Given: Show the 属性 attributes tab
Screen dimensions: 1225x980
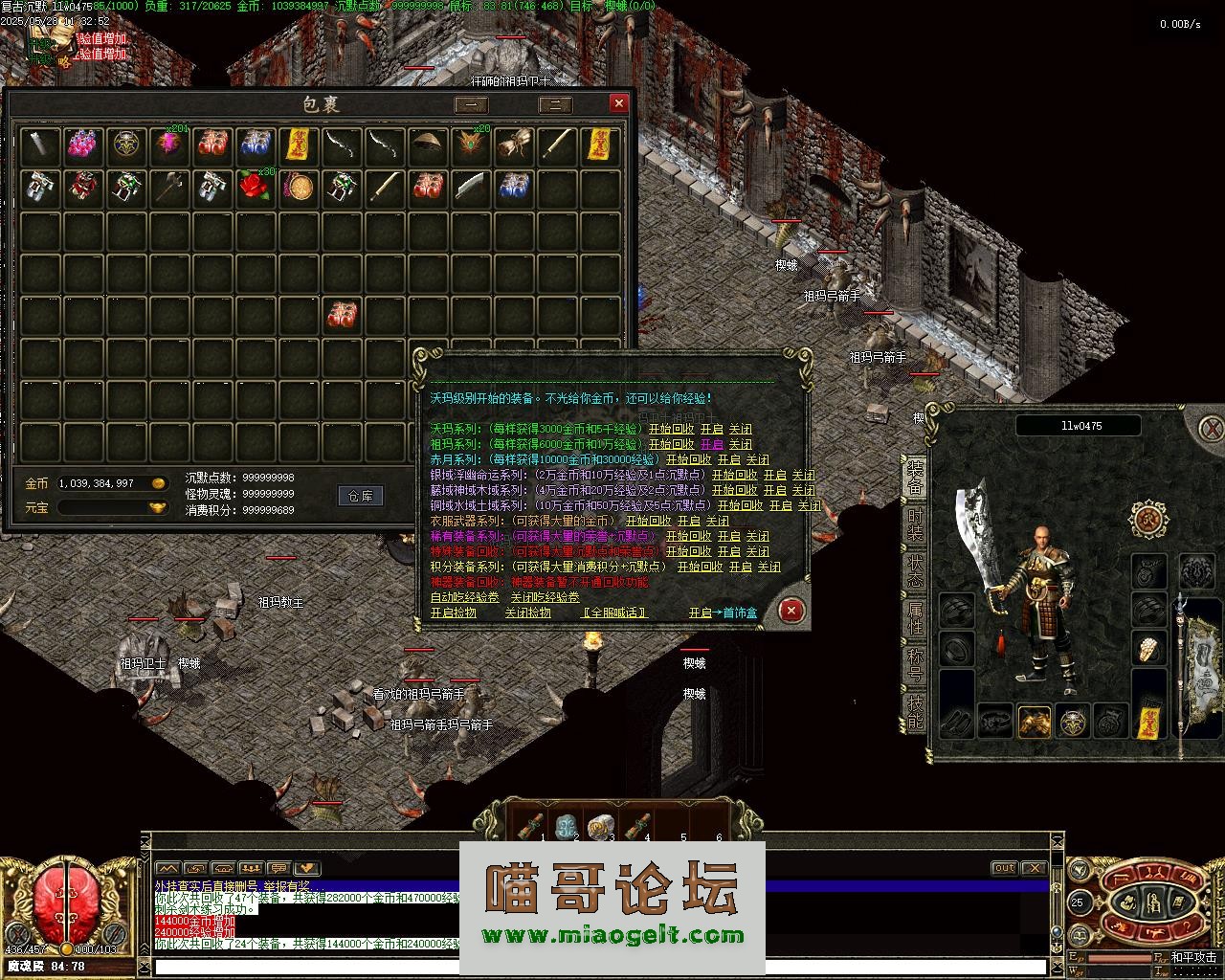Looking at the screenshot, I should [x=915, y=618].
